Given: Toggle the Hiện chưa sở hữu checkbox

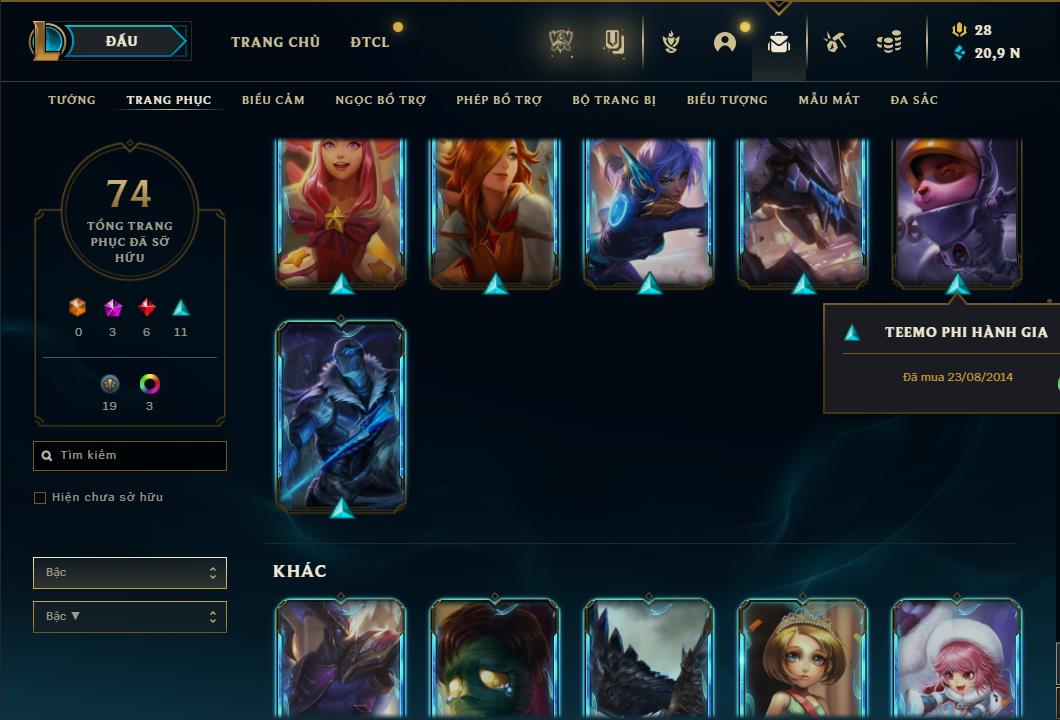Looking at the screenshot, I should tap(40, 498).
